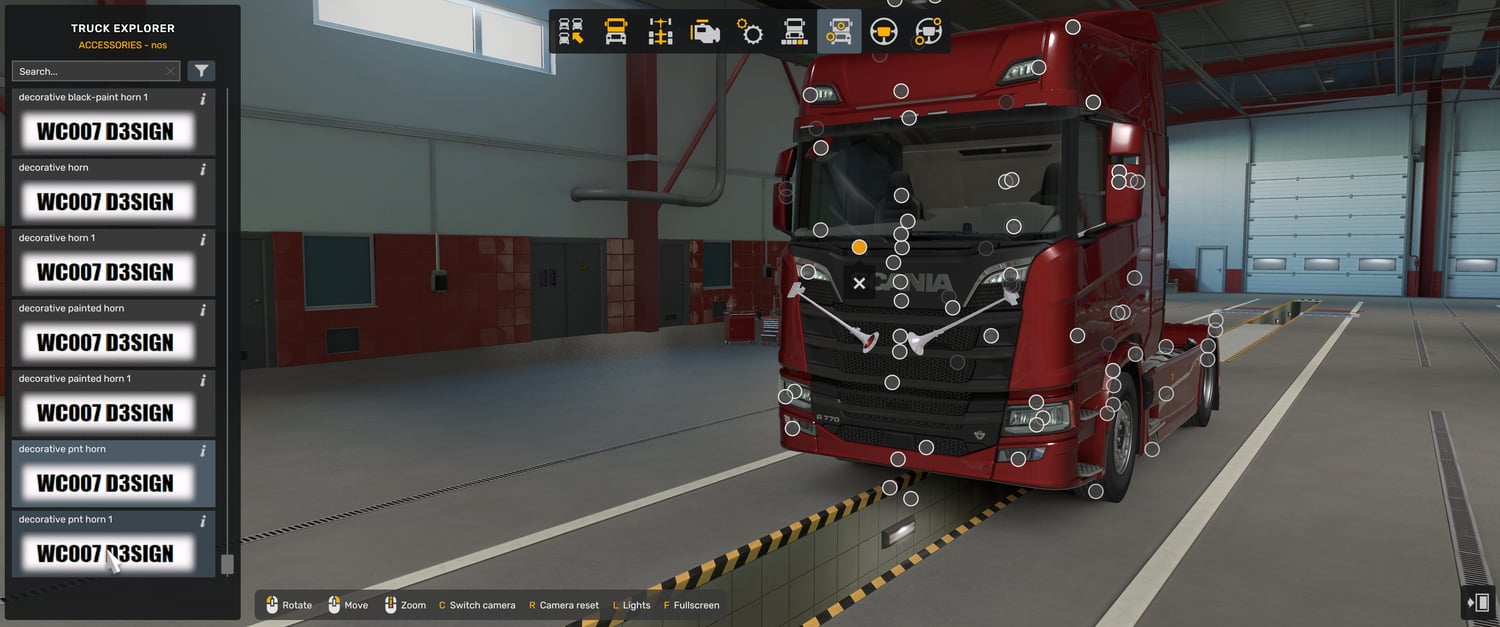
Task: Select the 'decorative painted horn' item
Action: pos(105,342)
